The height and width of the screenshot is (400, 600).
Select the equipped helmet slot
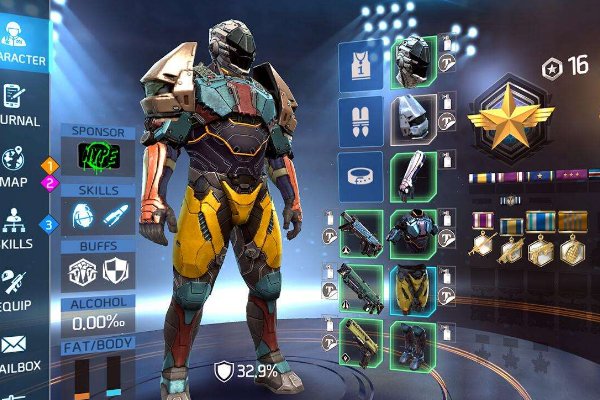click(x=410, y=62)
